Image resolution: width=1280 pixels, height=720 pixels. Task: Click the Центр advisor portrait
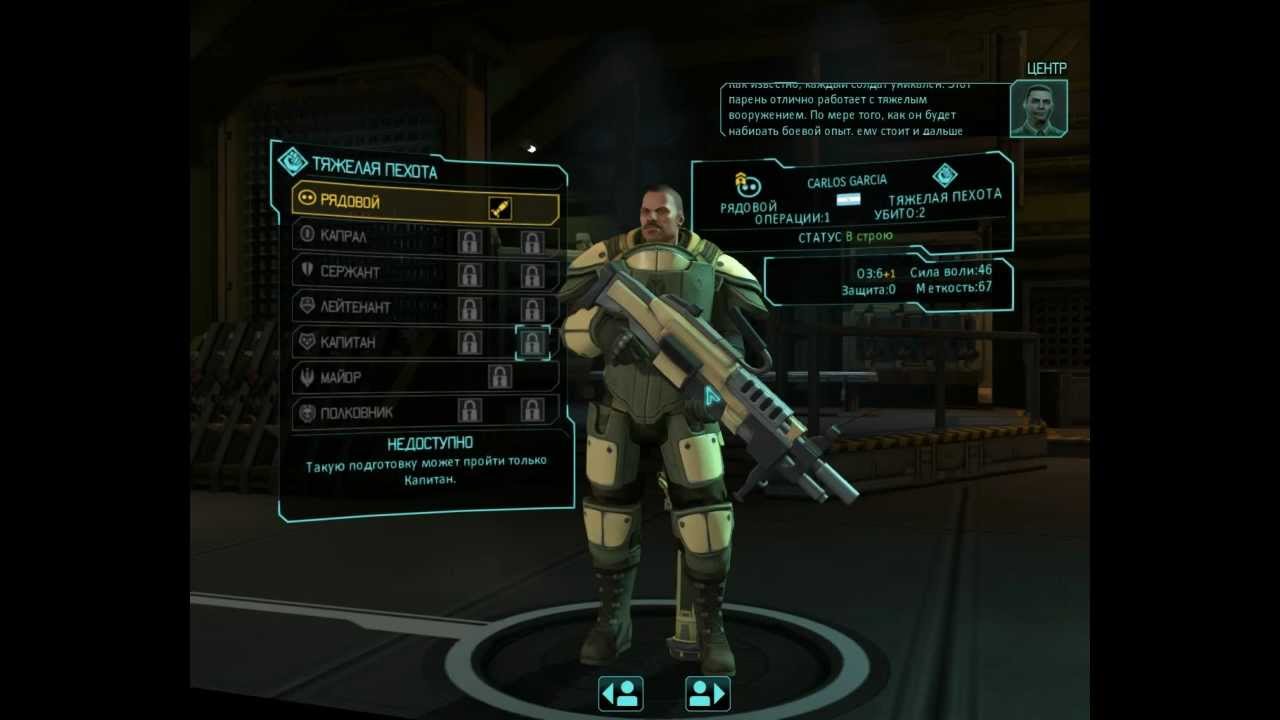(1038, 109)
